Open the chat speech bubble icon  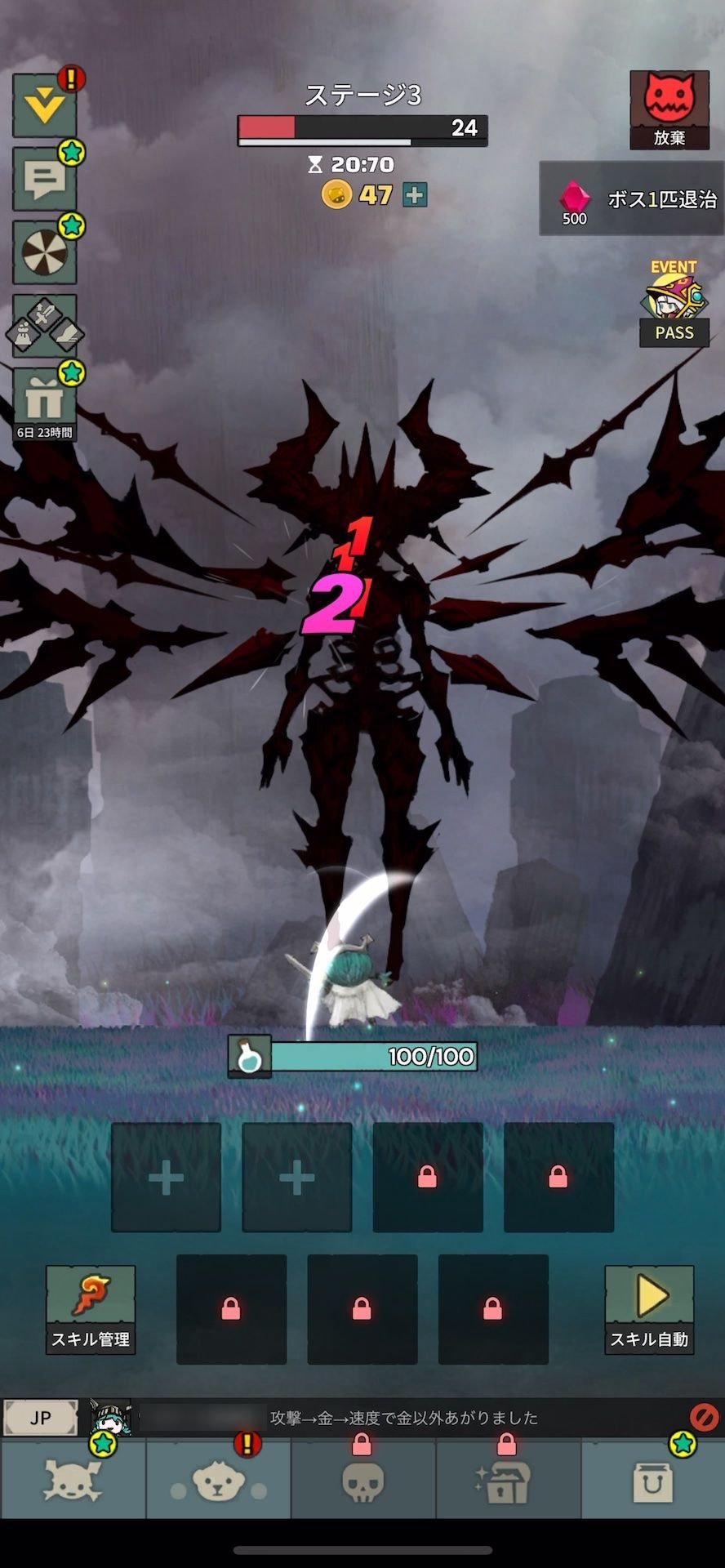45,178
